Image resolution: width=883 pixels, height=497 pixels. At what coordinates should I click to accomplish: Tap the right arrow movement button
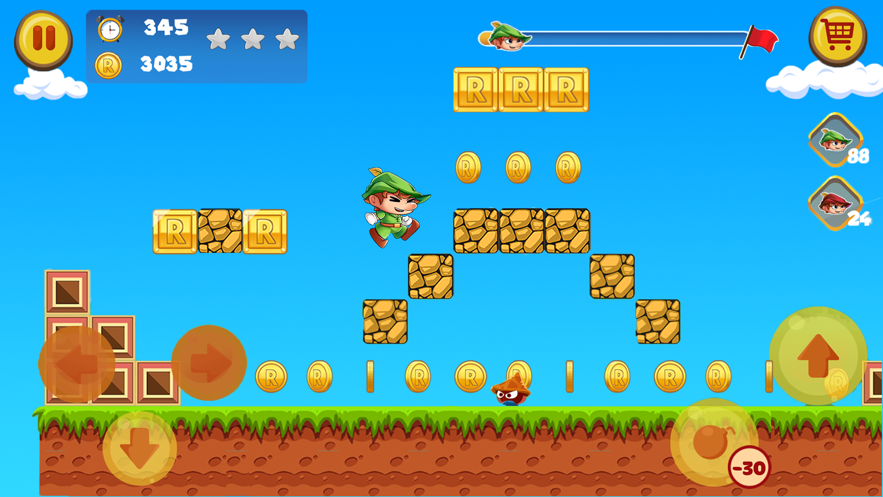tap(209, 363)
